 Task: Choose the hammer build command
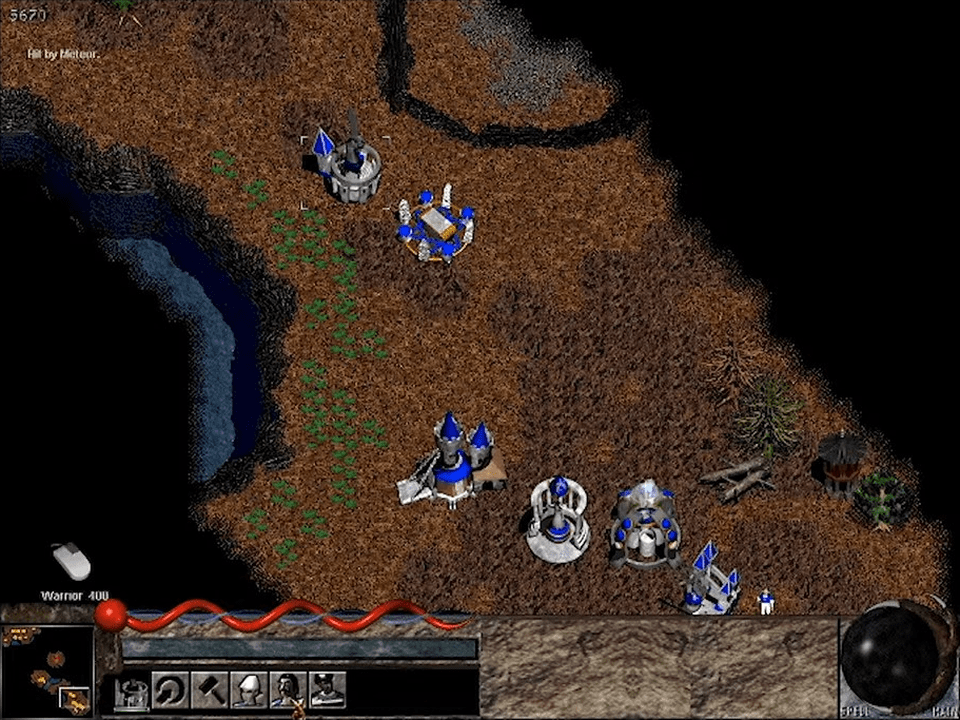pos(209,690)
